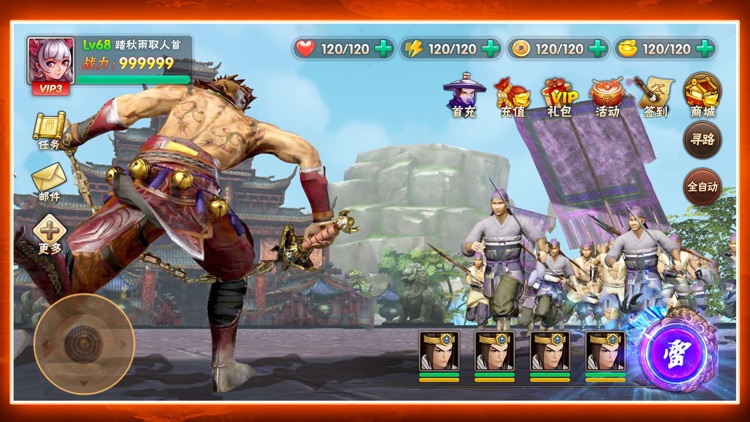This screenshot has width=750, height=422.
Task: Visit the 商城 shop treasure chest
Action: pyautogui.click(x=702, y=95)
